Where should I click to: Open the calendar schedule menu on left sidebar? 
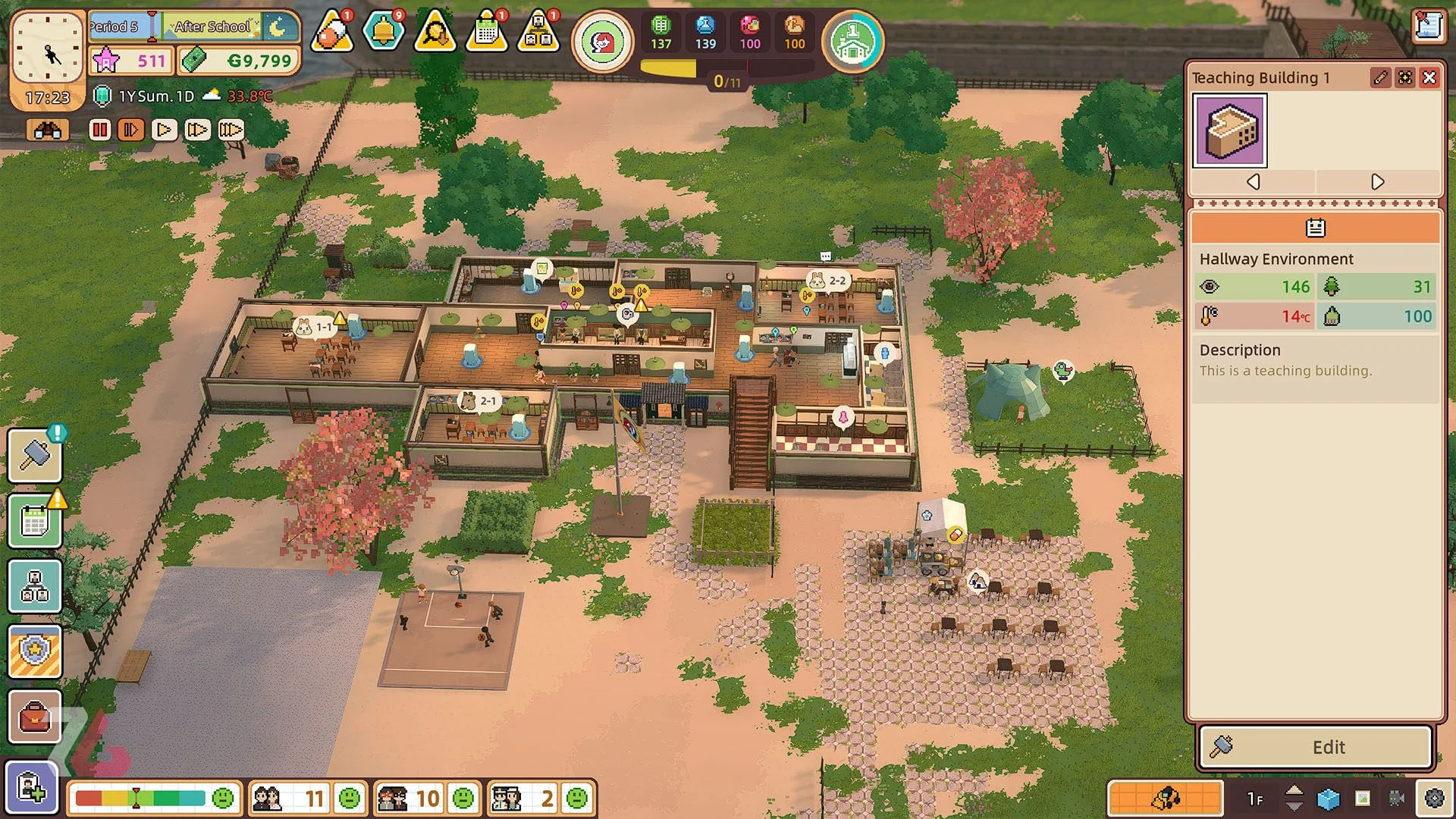tap(35, 522)
